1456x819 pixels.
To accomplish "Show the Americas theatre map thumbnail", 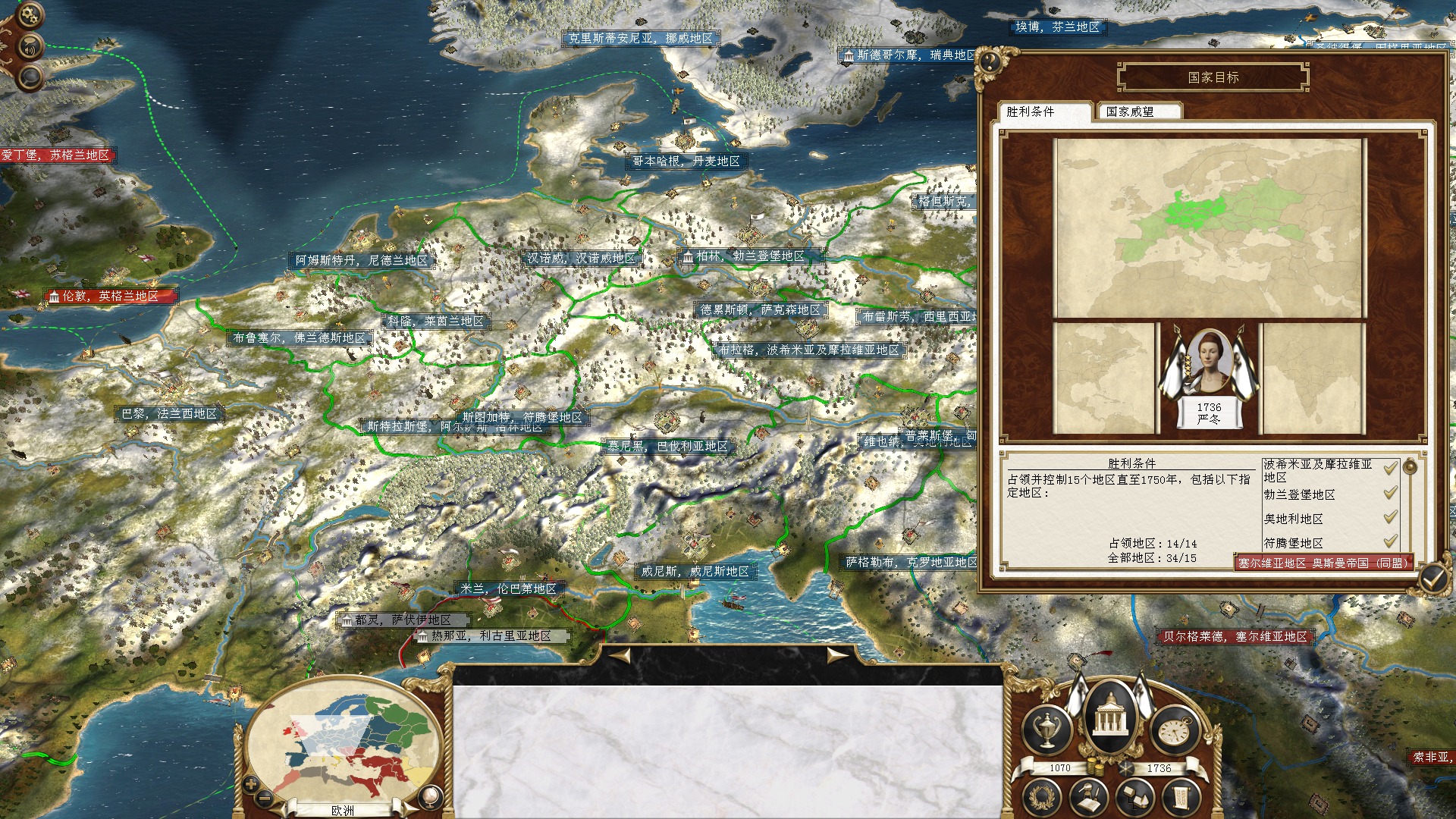I will click(x=1104, y=378).
